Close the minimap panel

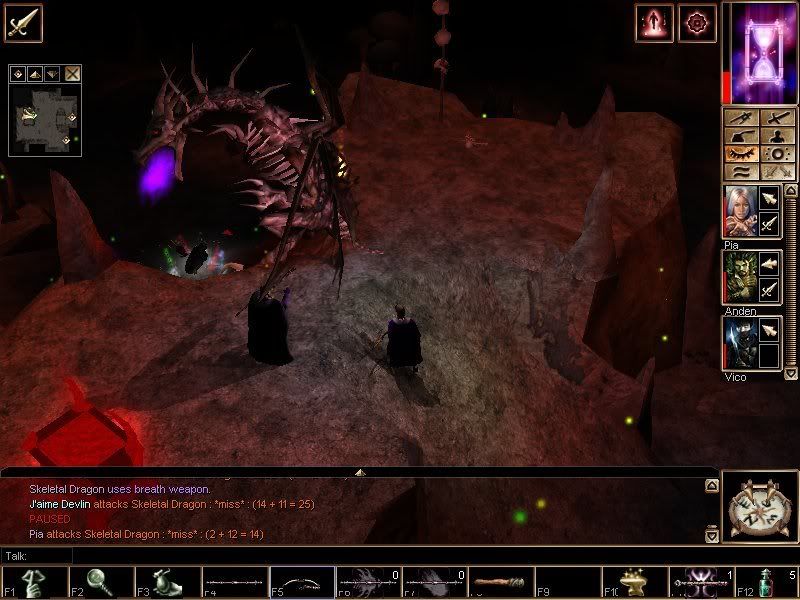click(x=73, y=73)
